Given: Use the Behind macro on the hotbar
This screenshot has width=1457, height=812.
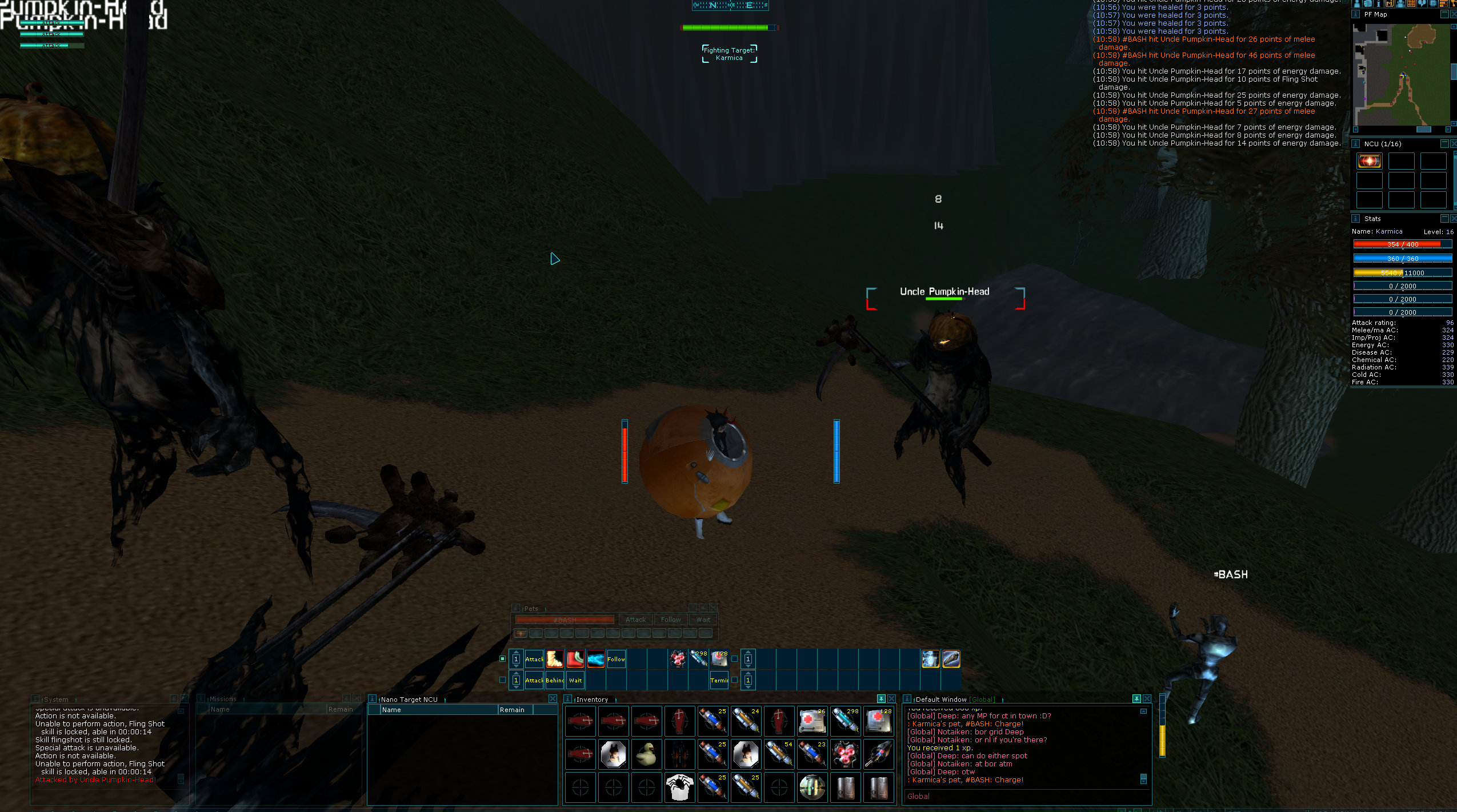Looking at the screenshot, I should click(554, 680).
